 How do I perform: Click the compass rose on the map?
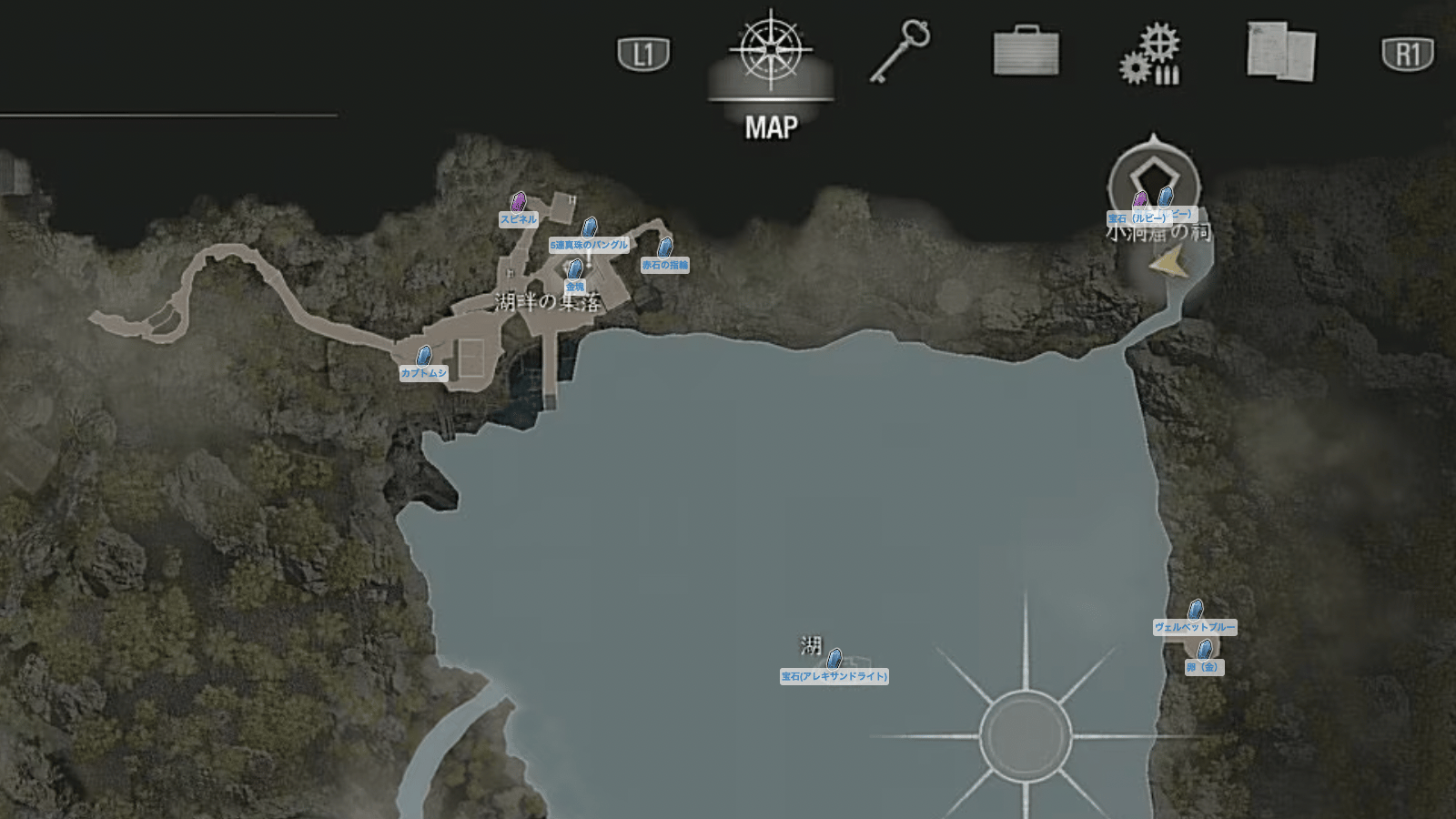click(1026, 735)
